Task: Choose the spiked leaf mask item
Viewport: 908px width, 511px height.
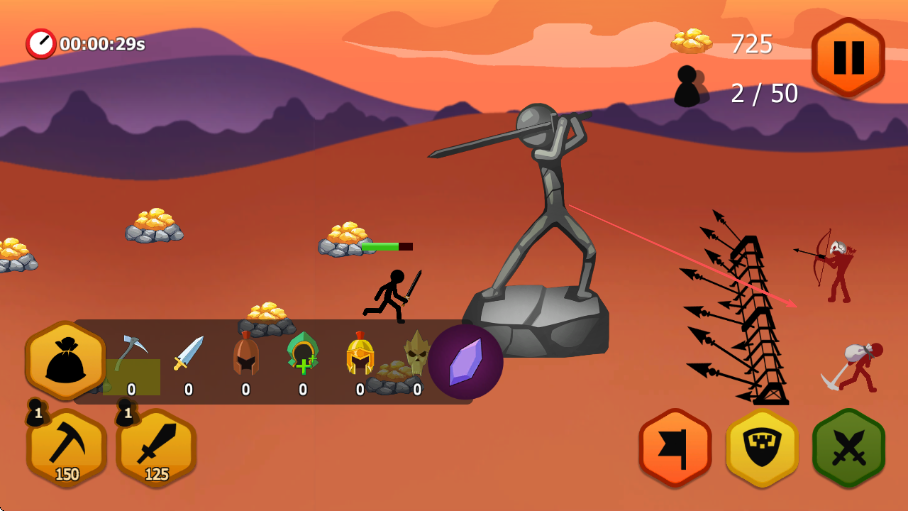Action: [416, 352]
